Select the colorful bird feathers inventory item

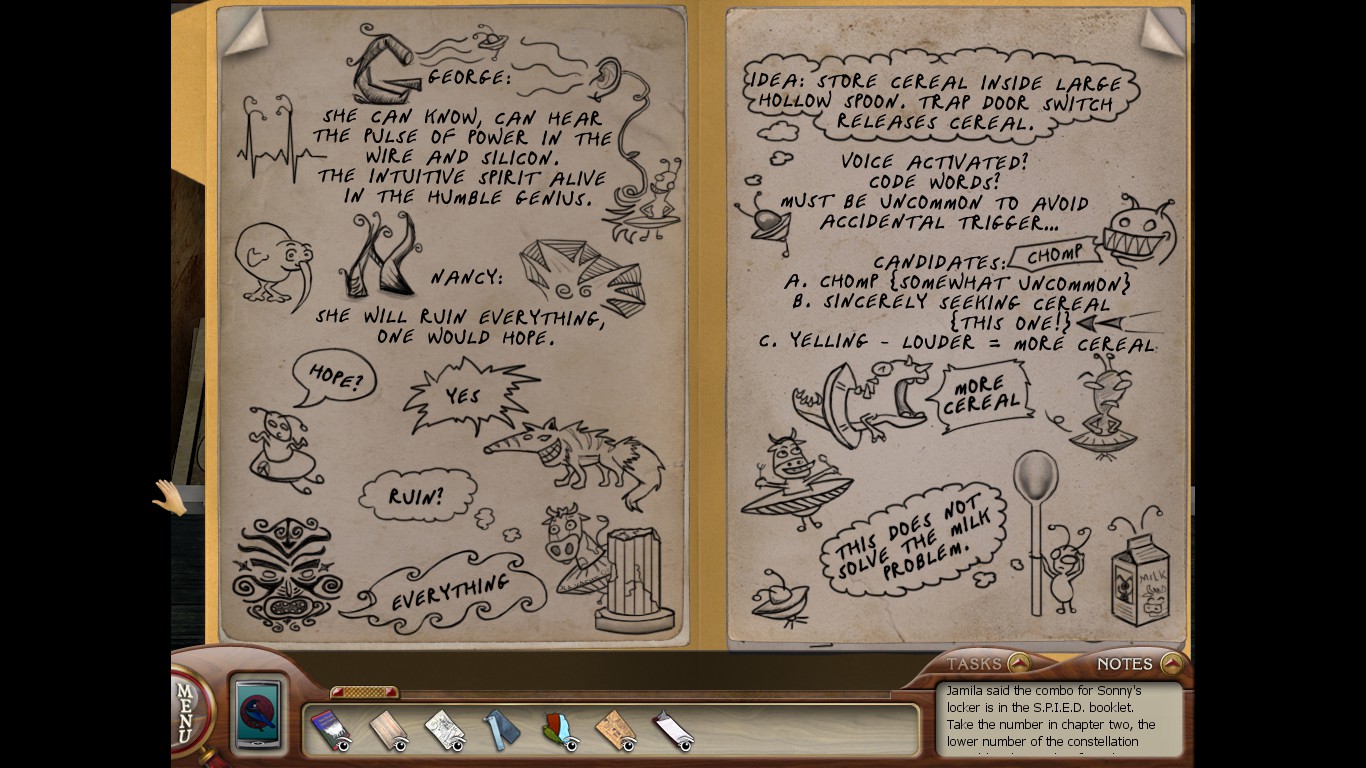pyautogui.click(x=560, y=731)
